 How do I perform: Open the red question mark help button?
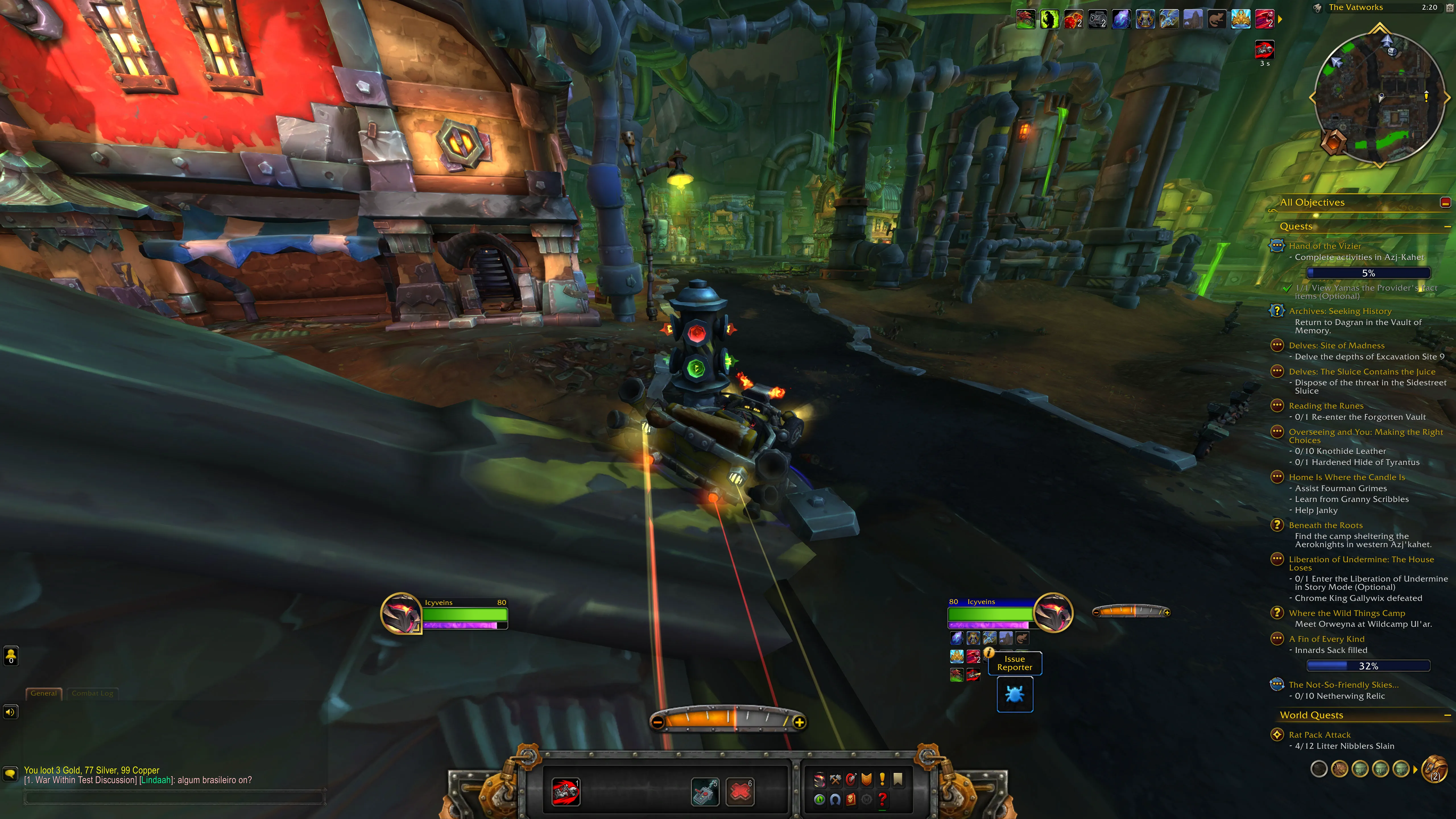click(x=882, y=799)
